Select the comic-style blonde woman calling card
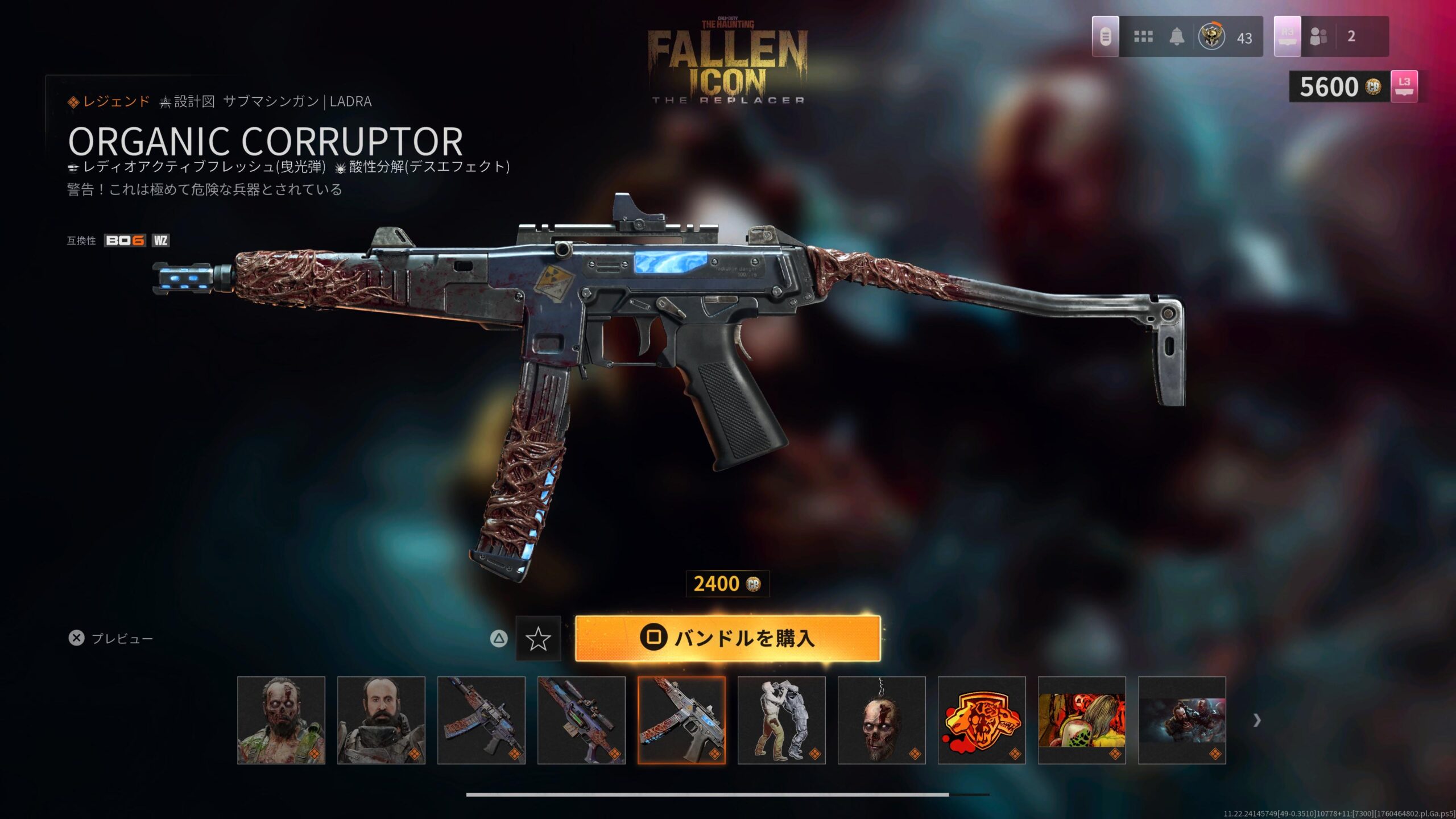 (1082, 720)
